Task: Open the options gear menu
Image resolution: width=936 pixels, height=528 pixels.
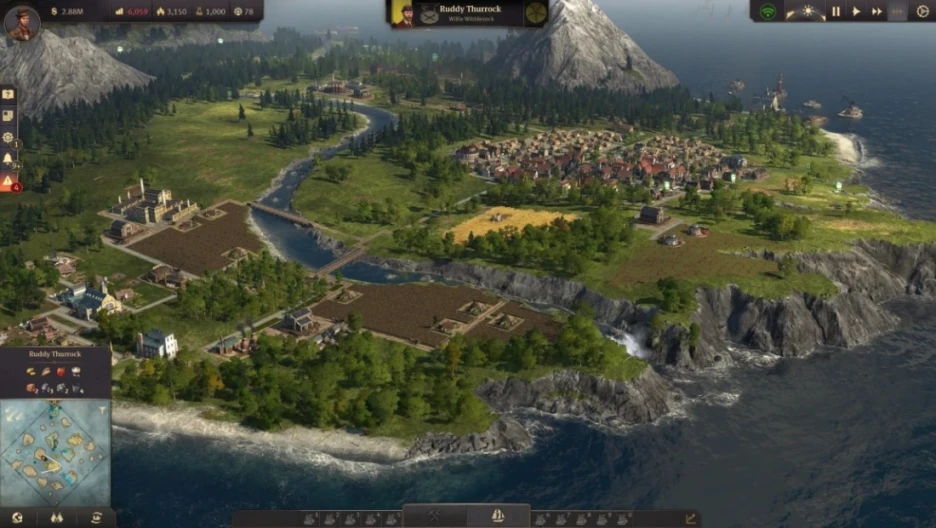Action: point(922,11)
